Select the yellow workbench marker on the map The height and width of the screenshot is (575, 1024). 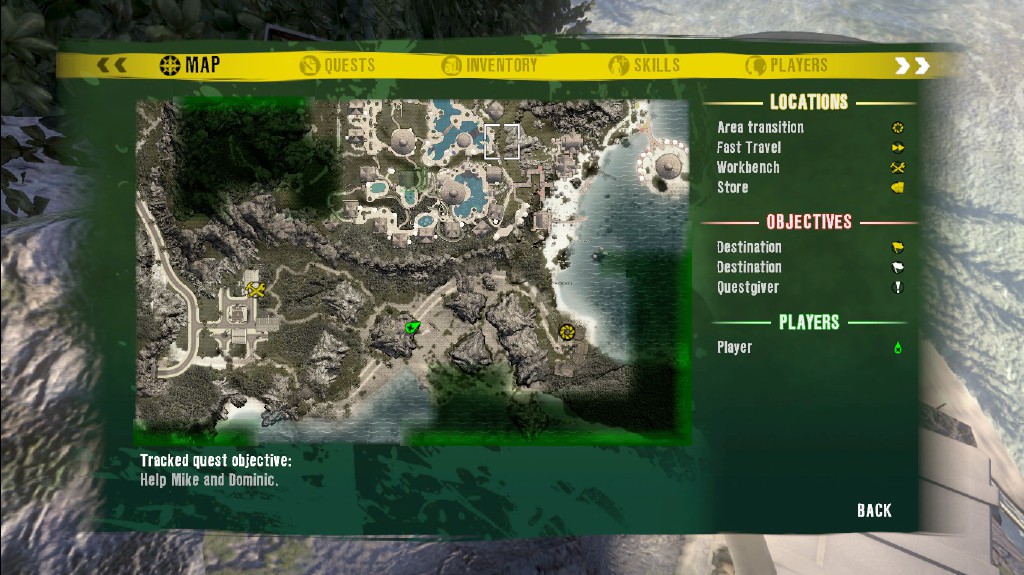[255, 290]
